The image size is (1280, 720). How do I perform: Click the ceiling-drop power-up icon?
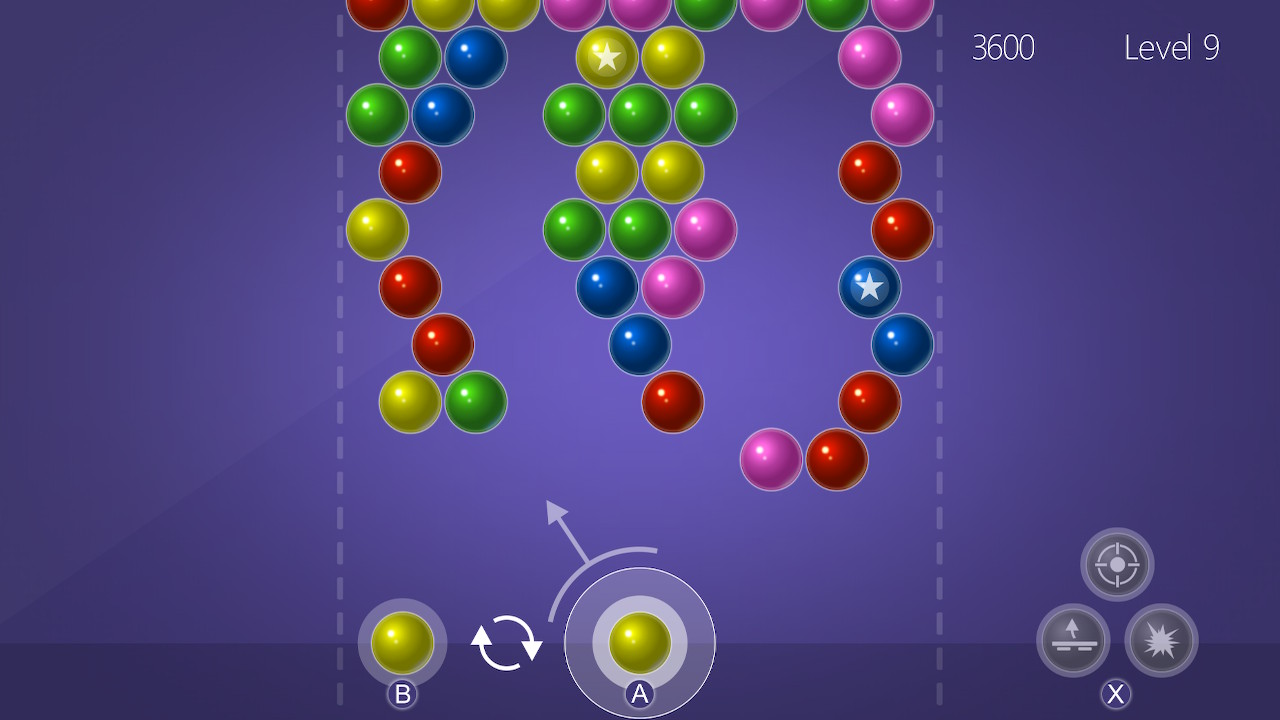(x=1072, y=641)
